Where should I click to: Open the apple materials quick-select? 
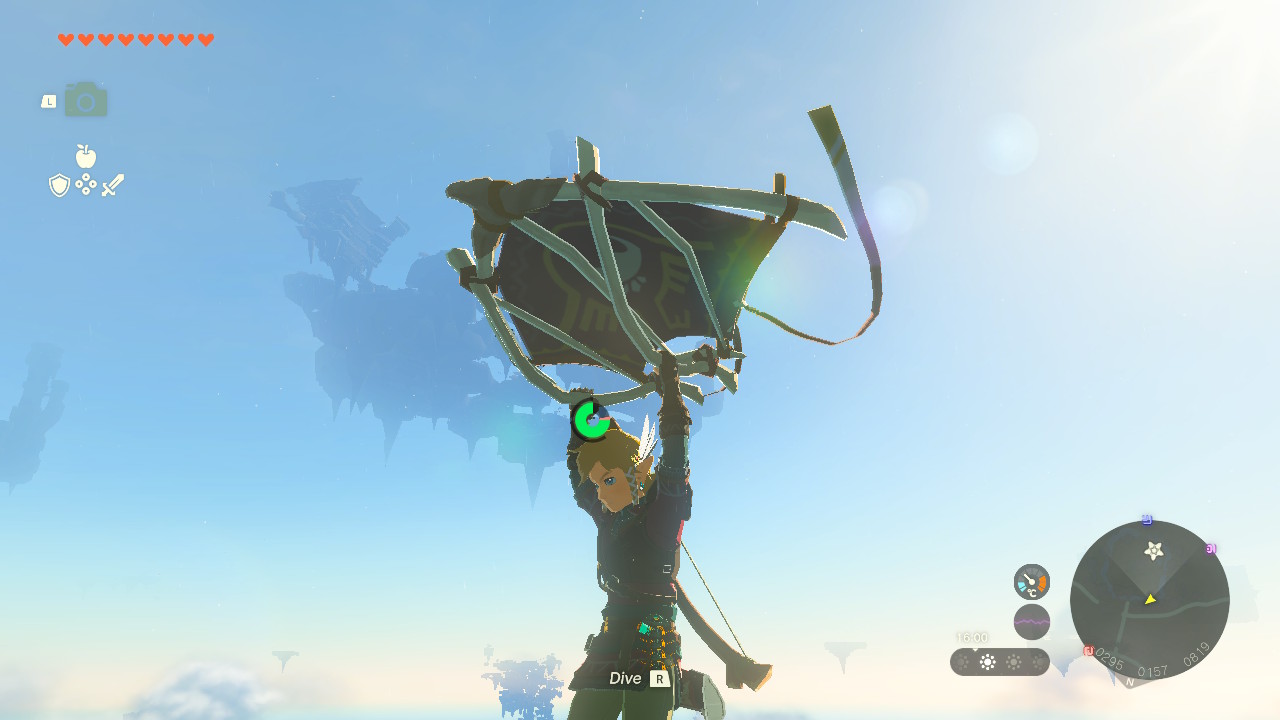point(86,156)
